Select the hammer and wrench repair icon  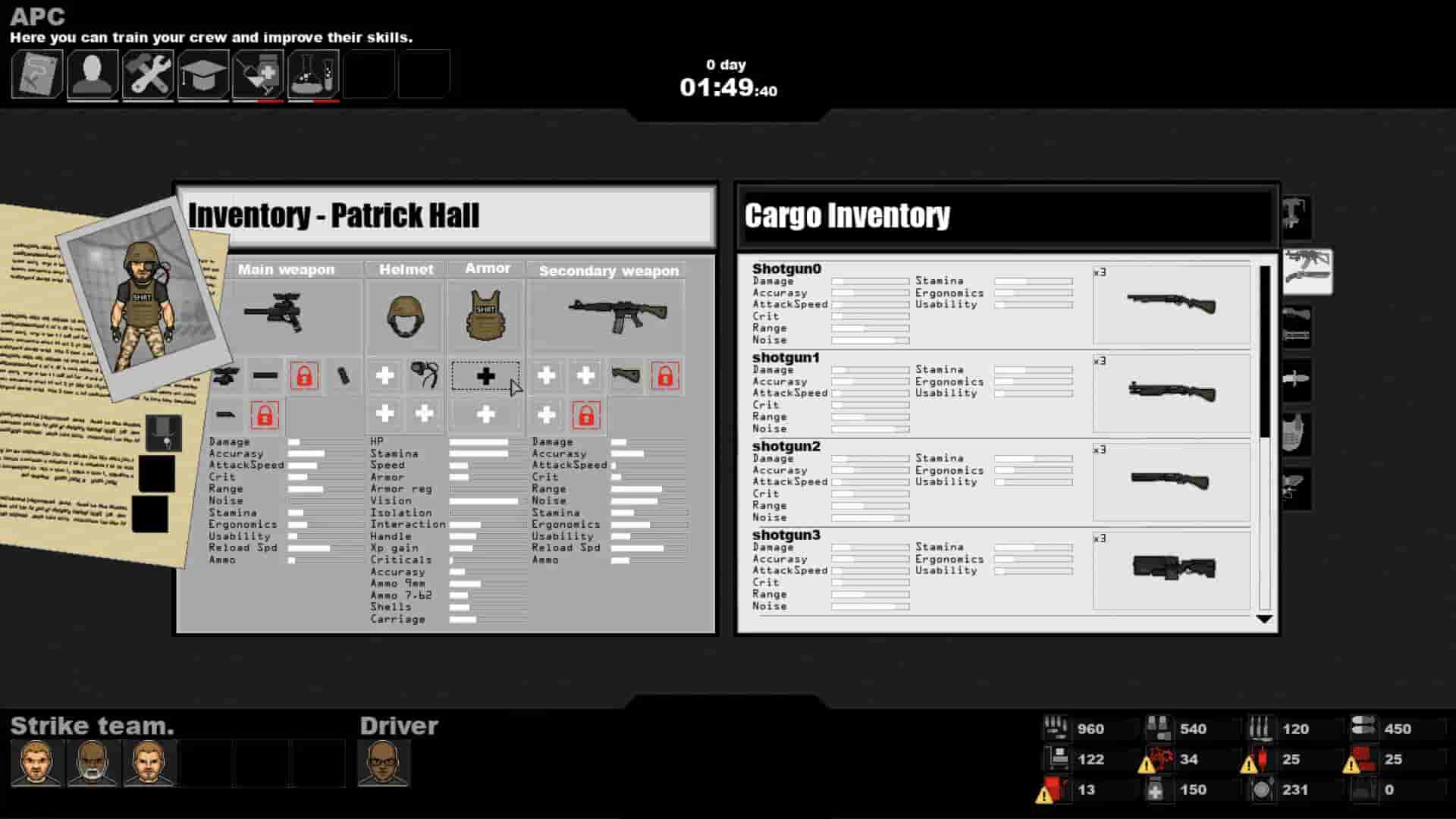click(148, 73)
